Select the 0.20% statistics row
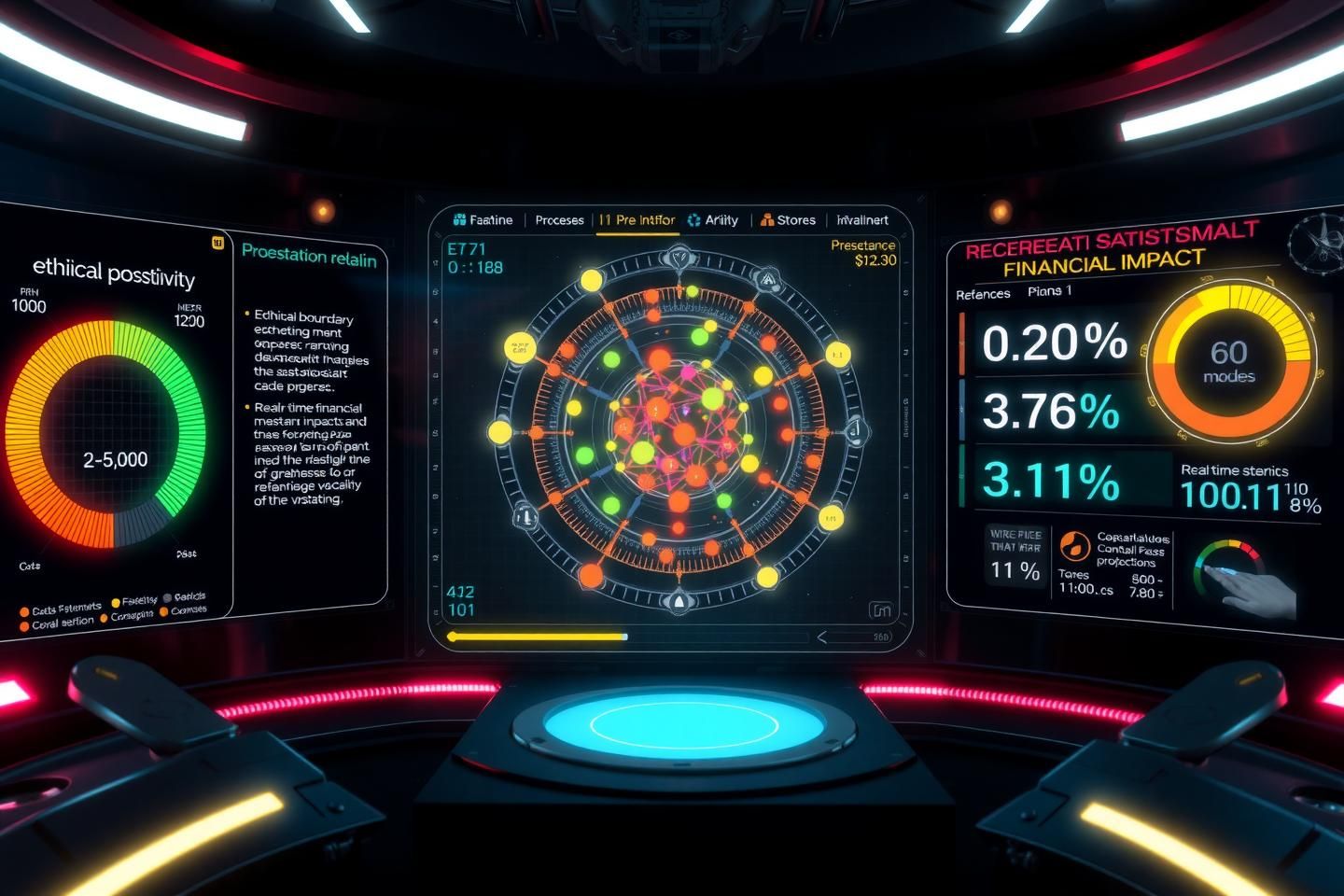The image size is (1344, 896). click(x=1055, y=343)
